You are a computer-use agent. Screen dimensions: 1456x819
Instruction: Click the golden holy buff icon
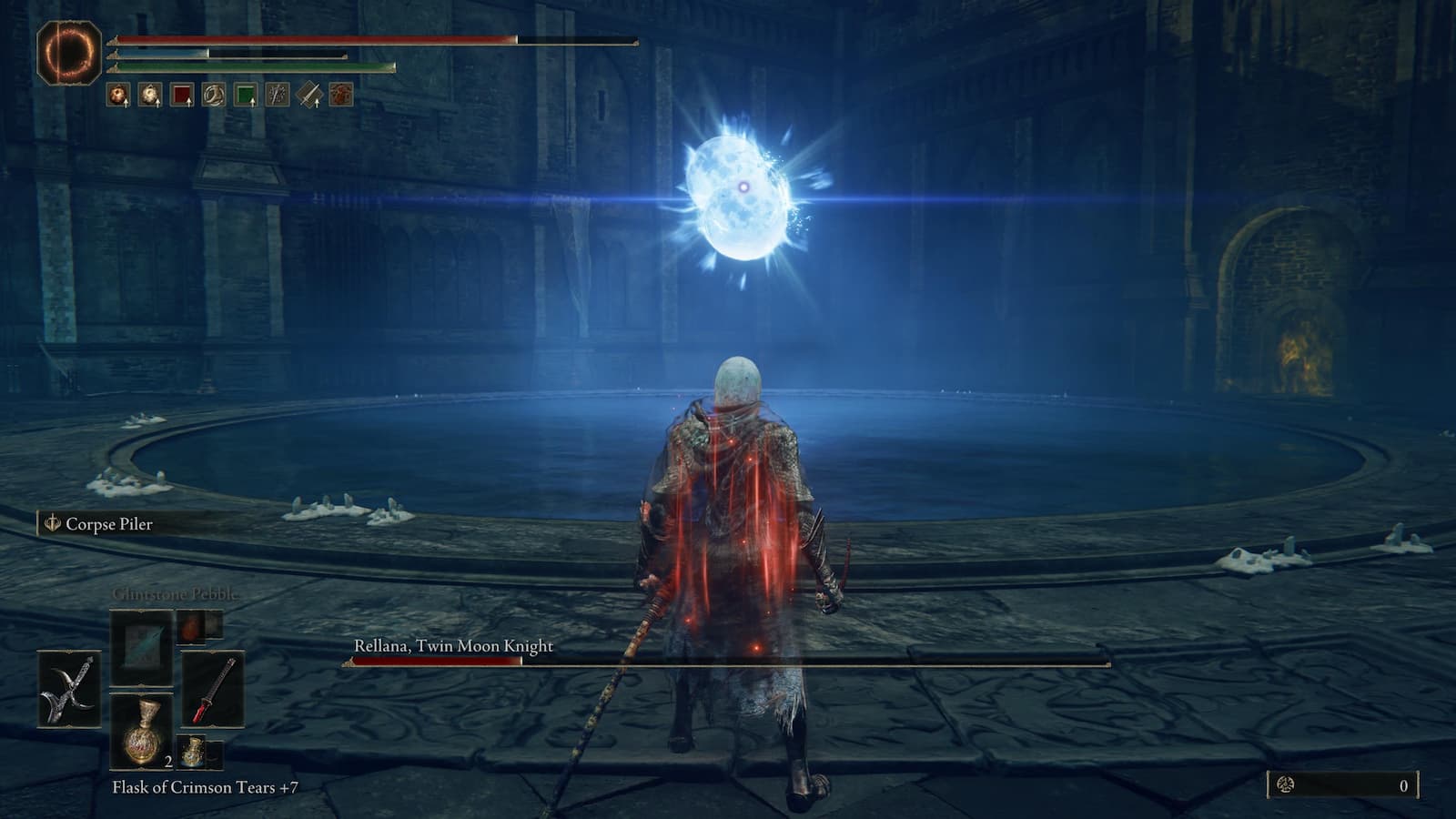tap(148, 94)
